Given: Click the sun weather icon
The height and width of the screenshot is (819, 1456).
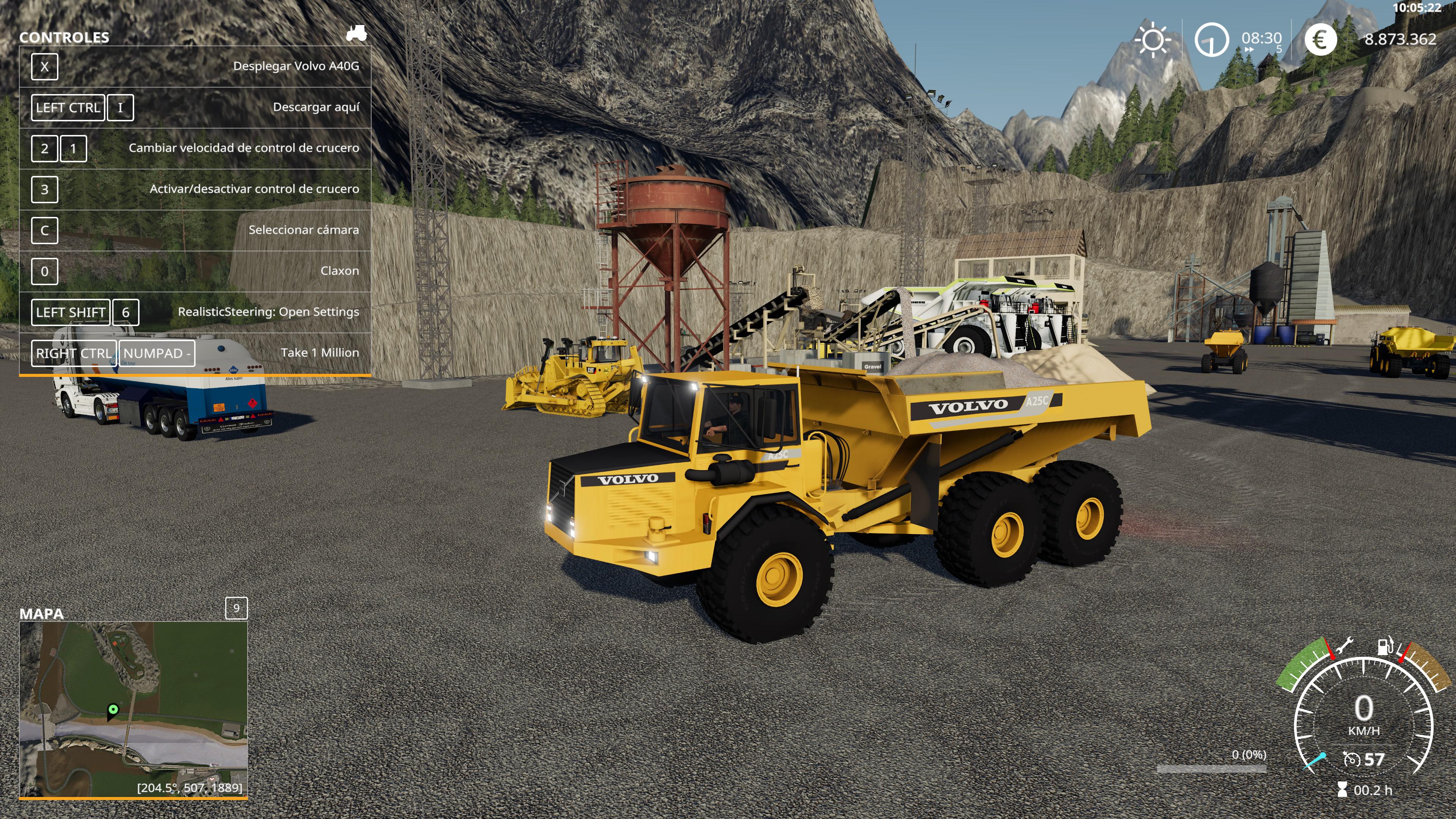Looking at the screenshot, I should click(1153, 40).
